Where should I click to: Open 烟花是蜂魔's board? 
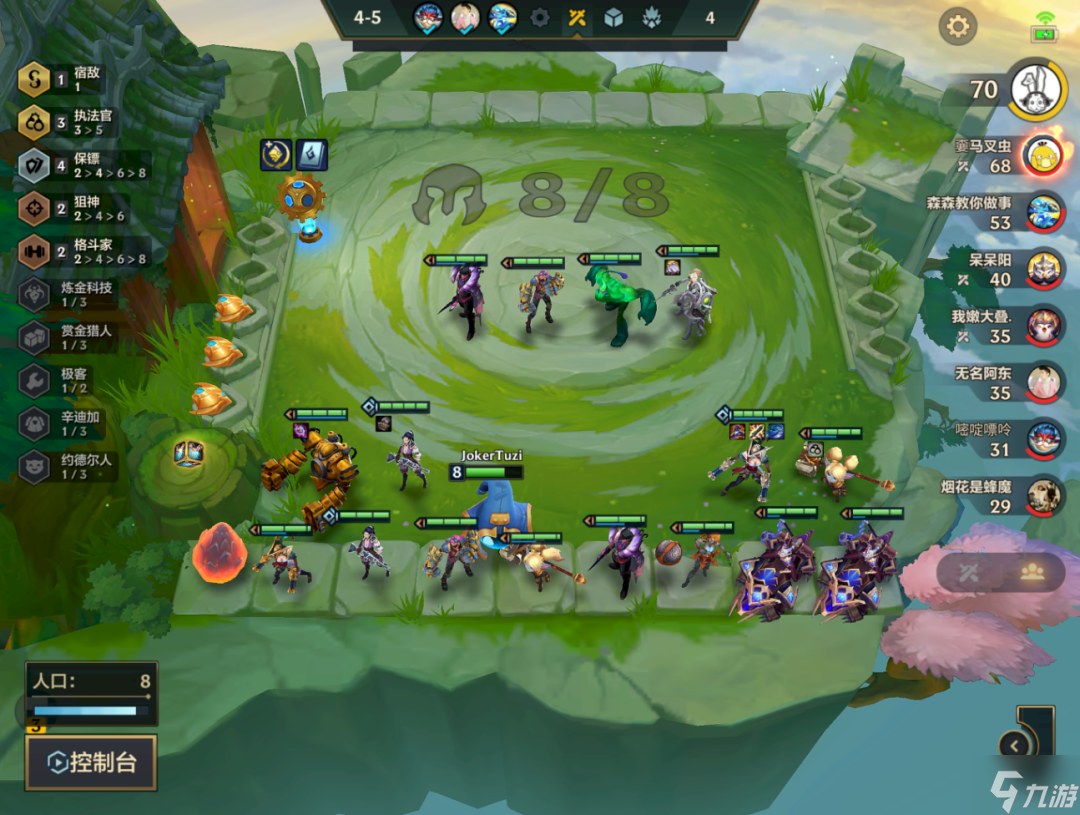1044,496
